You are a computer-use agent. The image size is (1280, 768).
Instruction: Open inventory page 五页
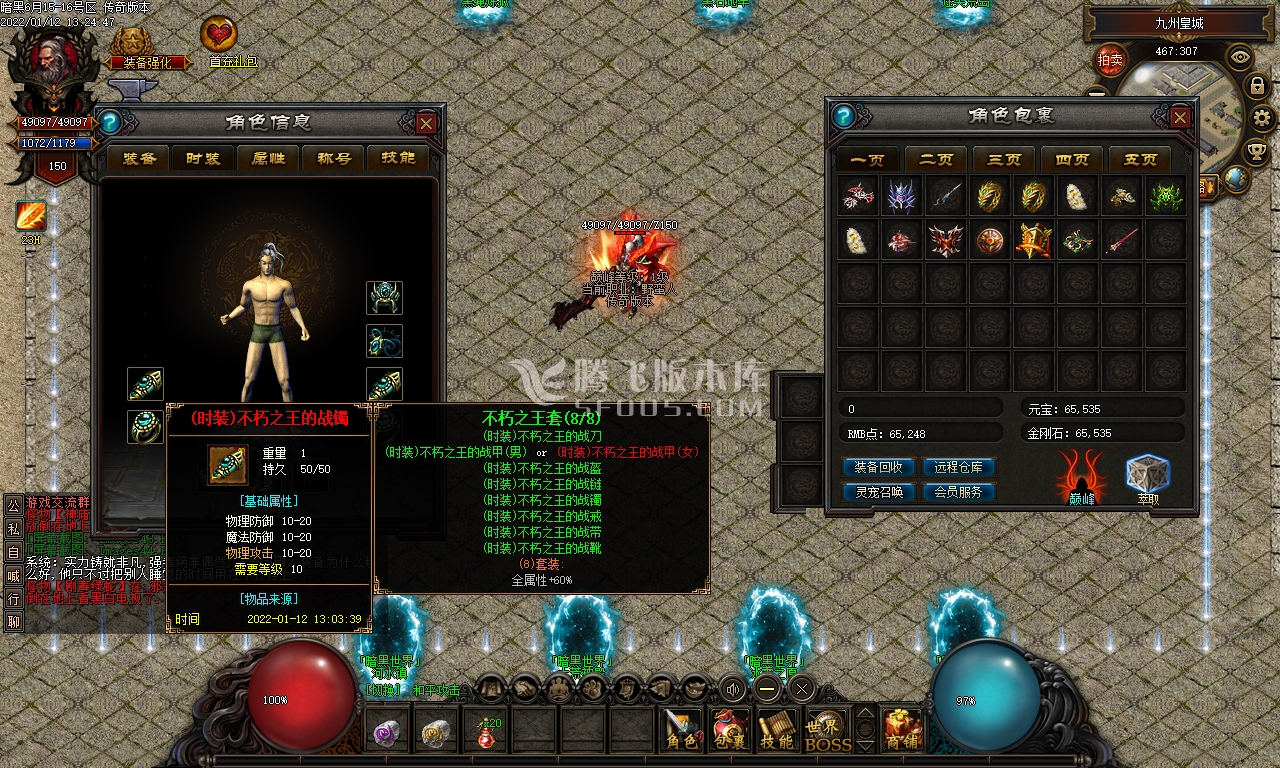click(1140, 159)
